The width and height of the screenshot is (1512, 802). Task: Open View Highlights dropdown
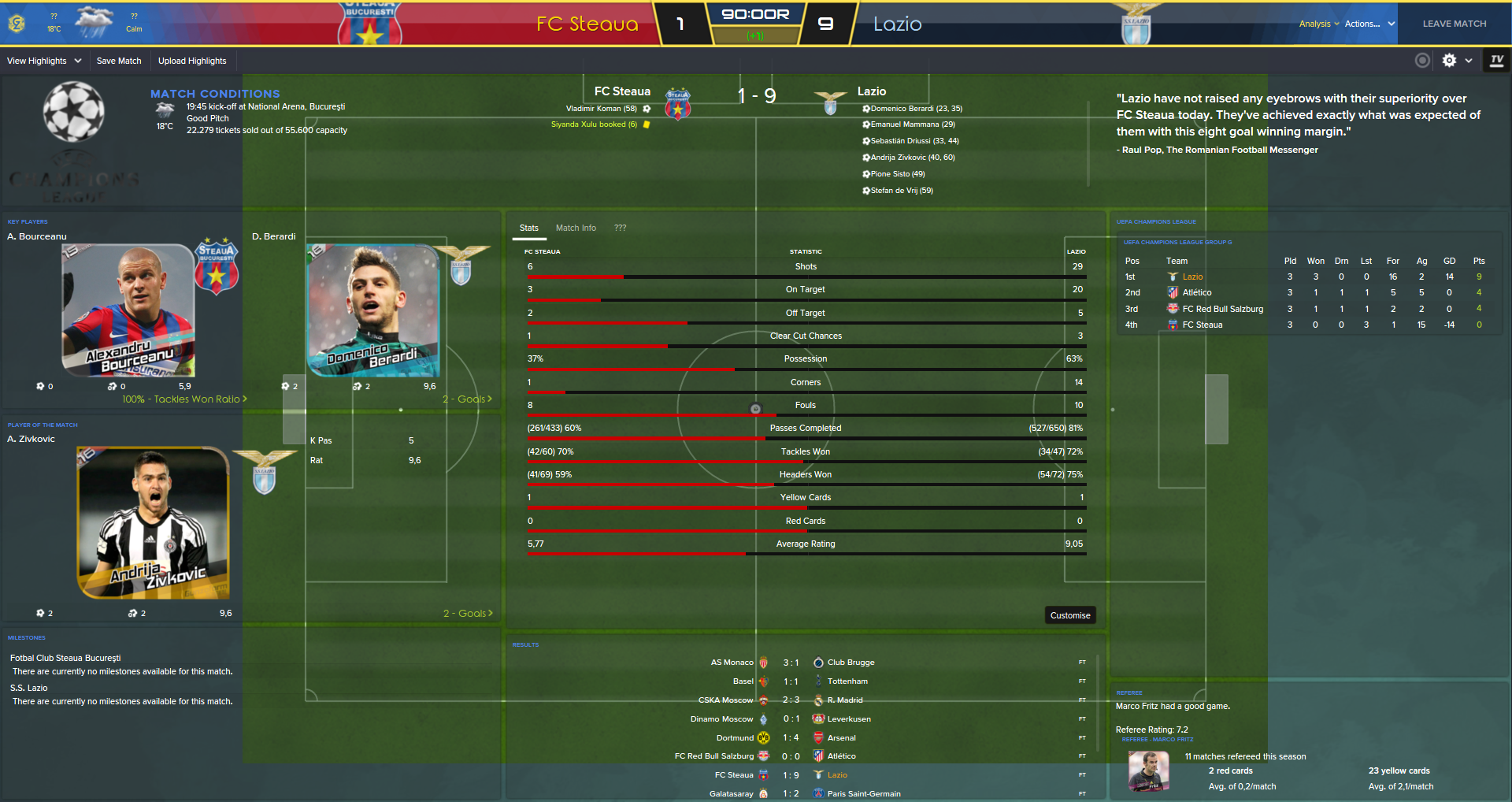click(x=44, y=61)
